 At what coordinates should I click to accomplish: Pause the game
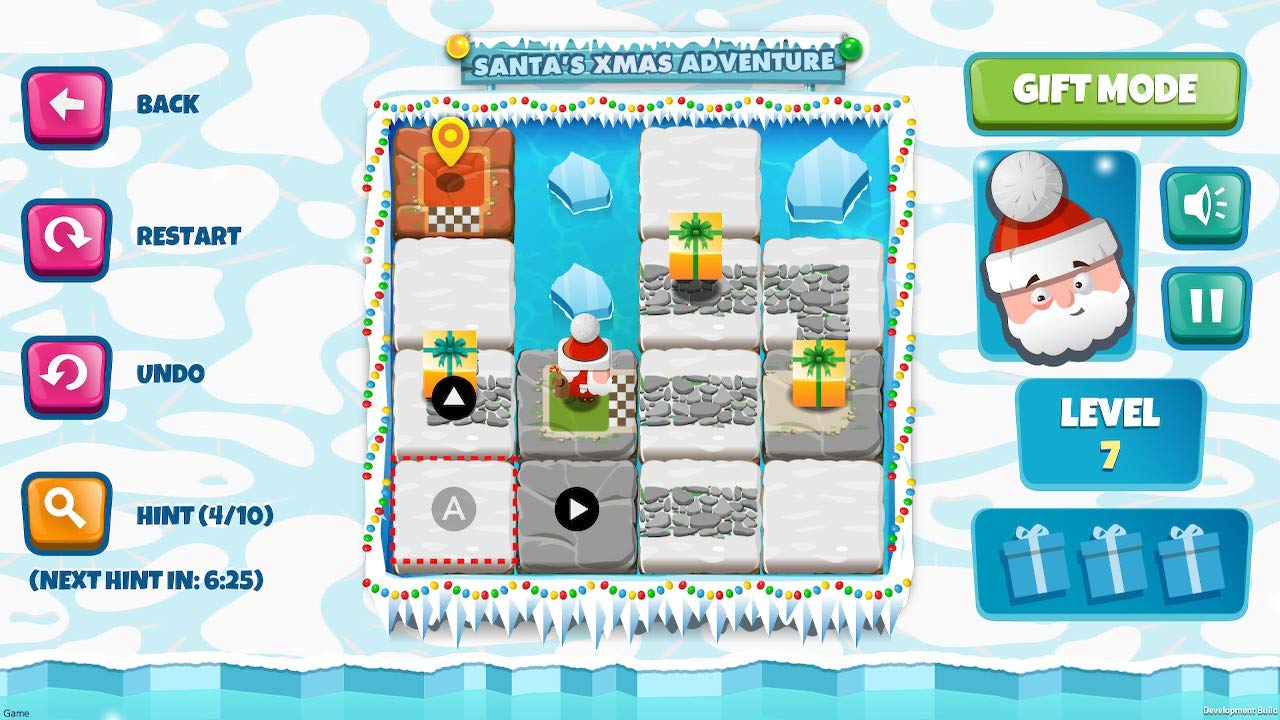[1204, 305]
